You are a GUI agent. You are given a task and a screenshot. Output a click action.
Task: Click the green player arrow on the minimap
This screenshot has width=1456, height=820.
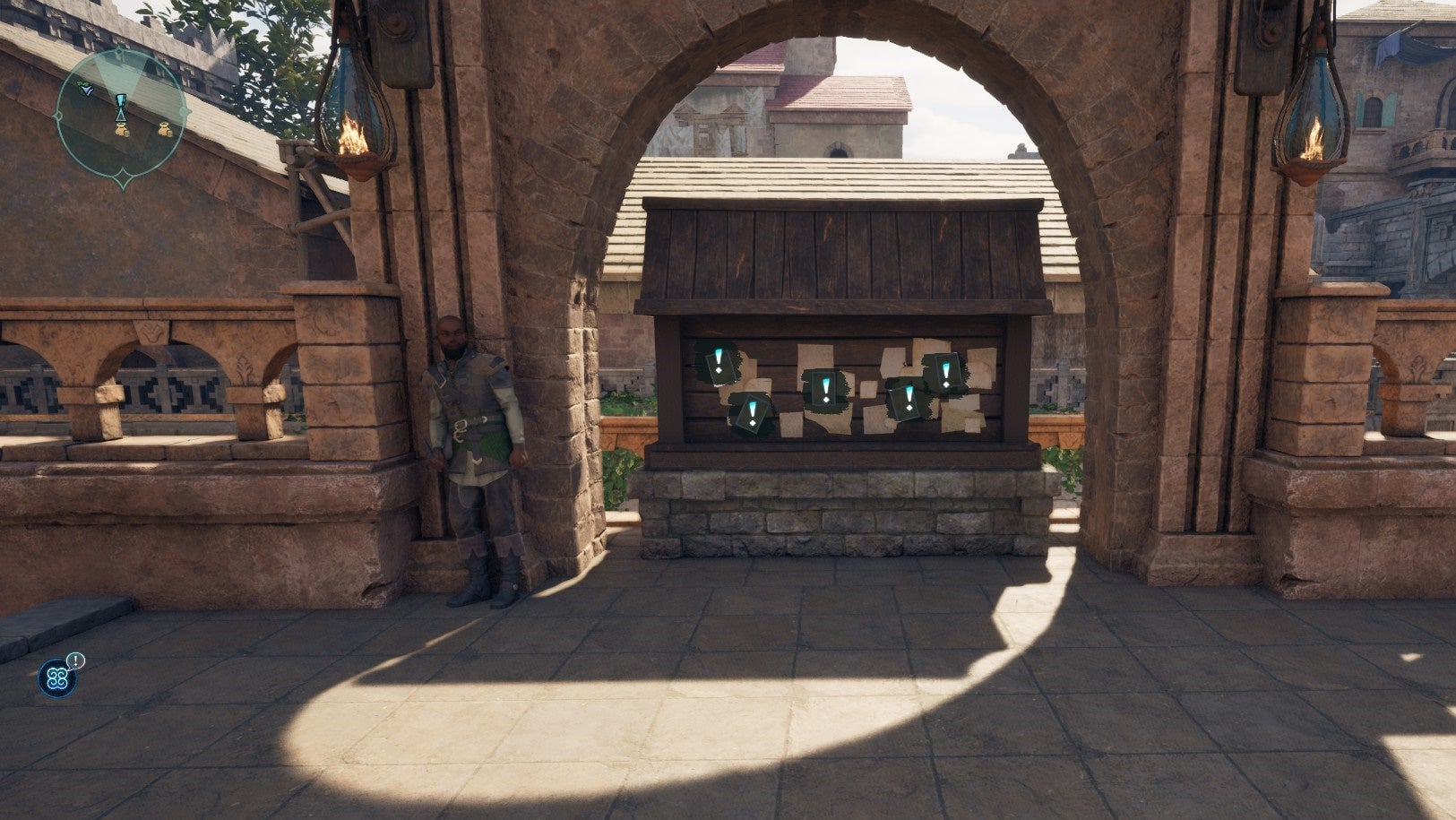pos(86,90)
